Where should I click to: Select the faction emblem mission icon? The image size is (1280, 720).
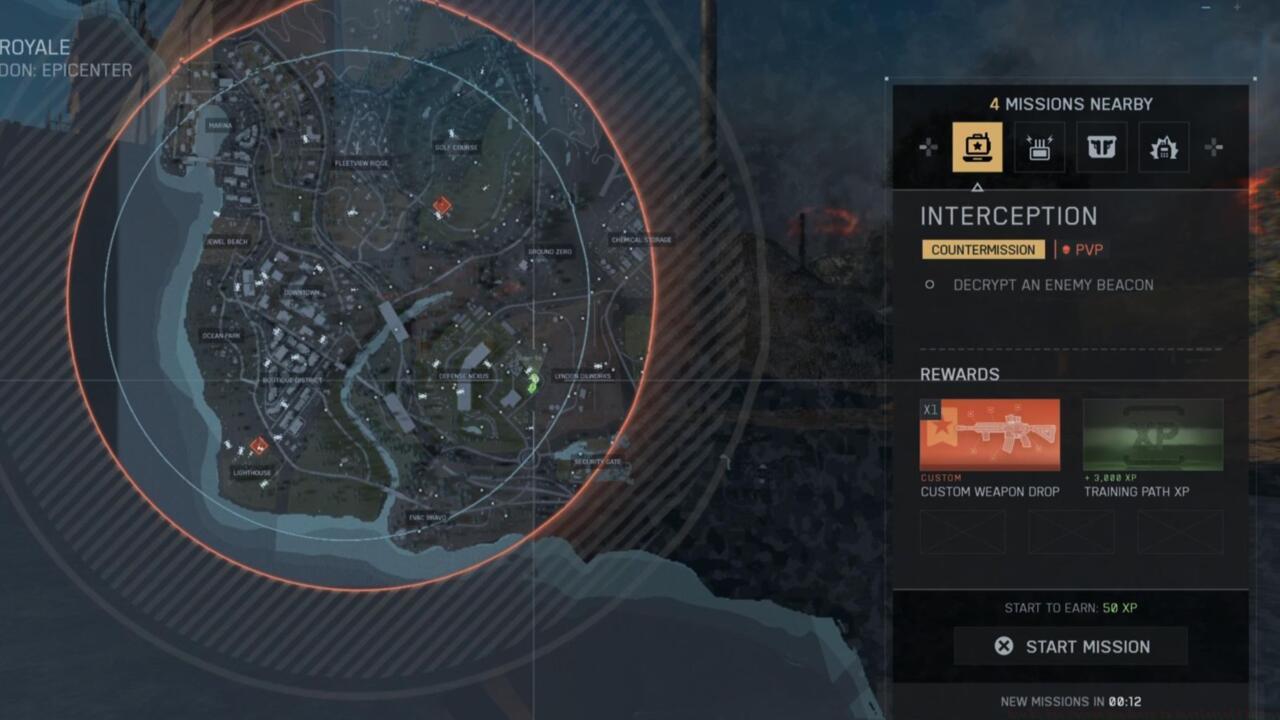click(x=1101, y=146)
